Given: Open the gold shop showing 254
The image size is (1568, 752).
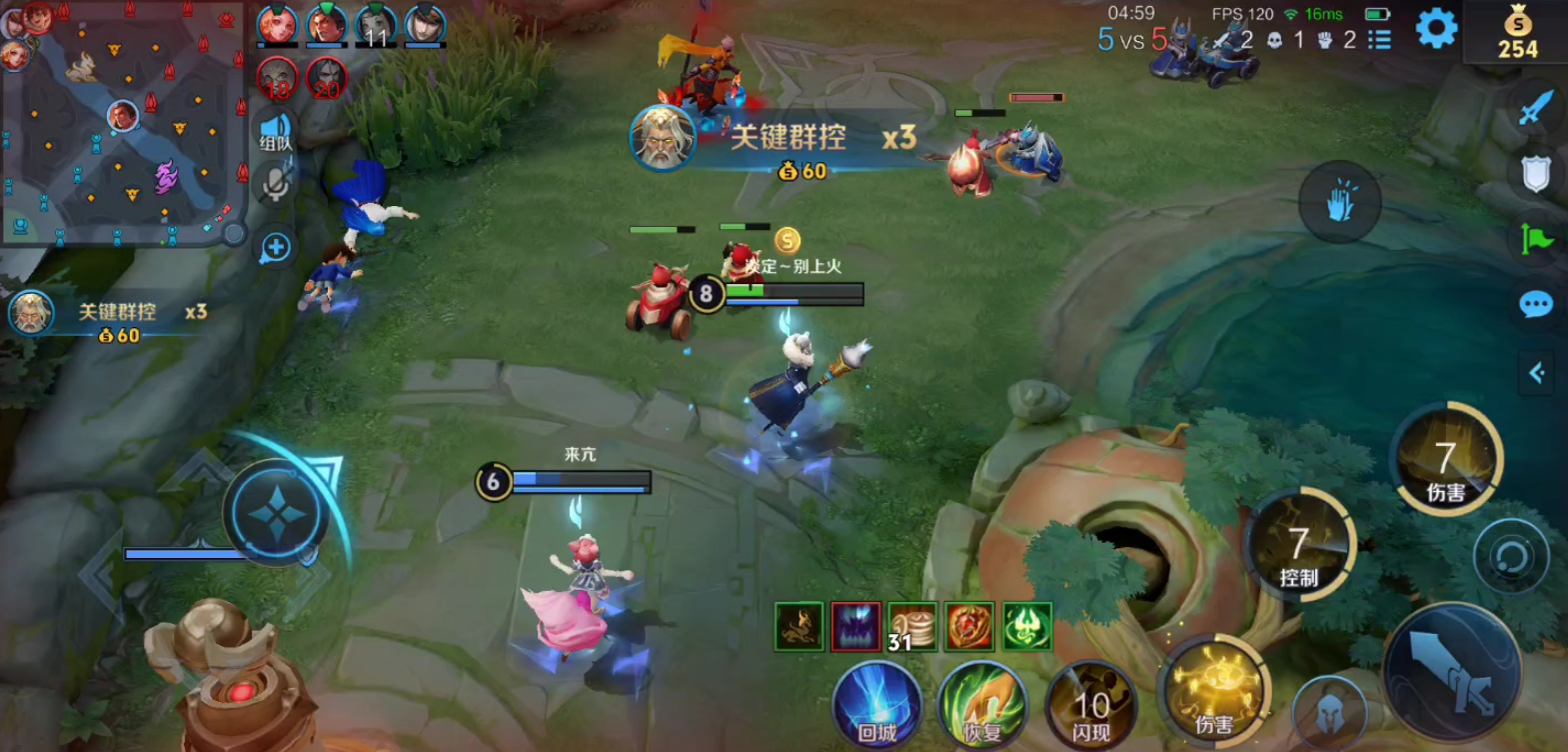Looking at the screenshot, I should [x=1517, y=33].
